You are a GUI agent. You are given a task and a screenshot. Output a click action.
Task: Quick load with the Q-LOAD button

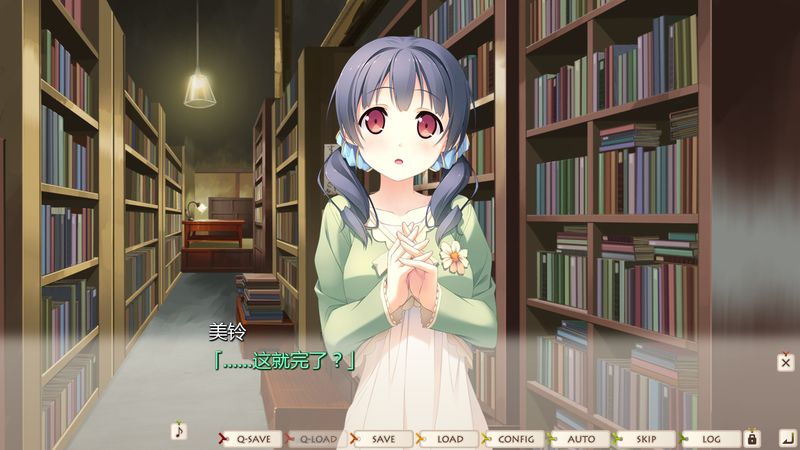coord(315,439)
